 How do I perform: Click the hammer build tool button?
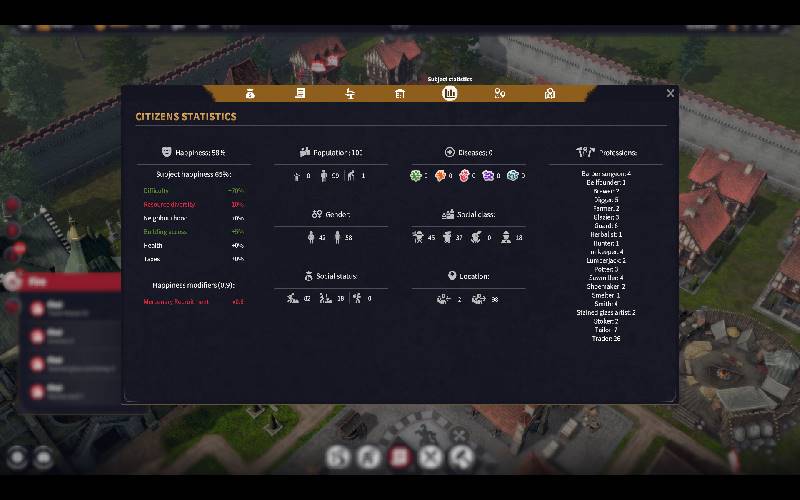[x=461, y=457]
